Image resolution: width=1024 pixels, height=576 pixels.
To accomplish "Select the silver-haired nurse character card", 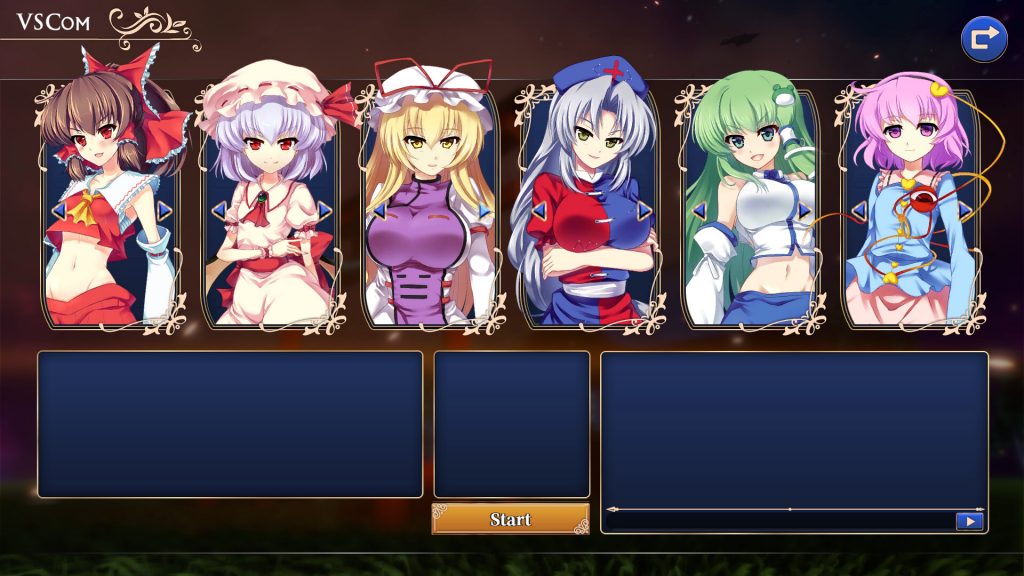I will point(590,250).
